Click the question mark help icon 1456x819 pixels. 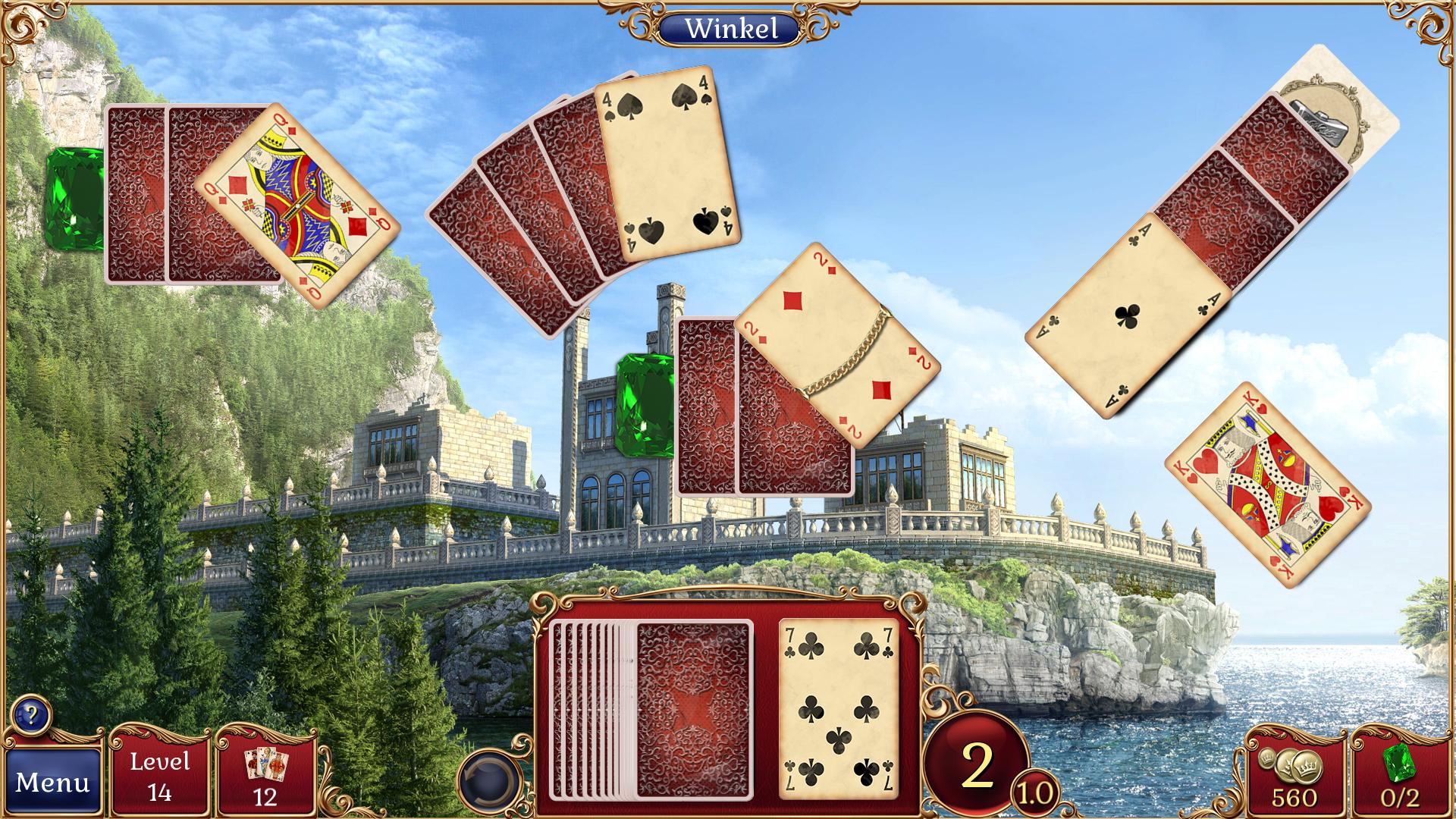pos(31,714)
